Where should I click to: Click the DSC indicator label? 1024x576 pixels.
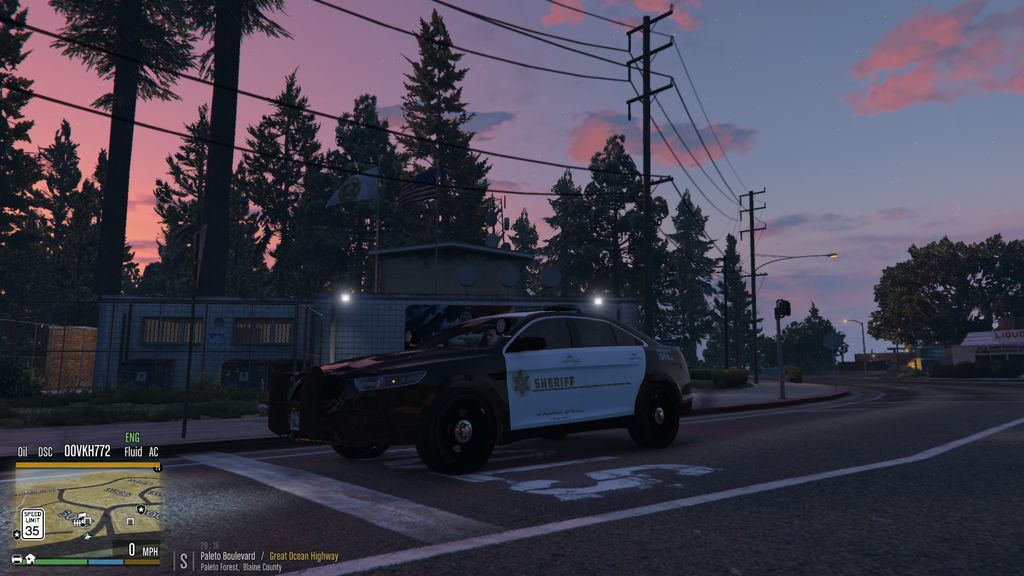tap(45, 452)
